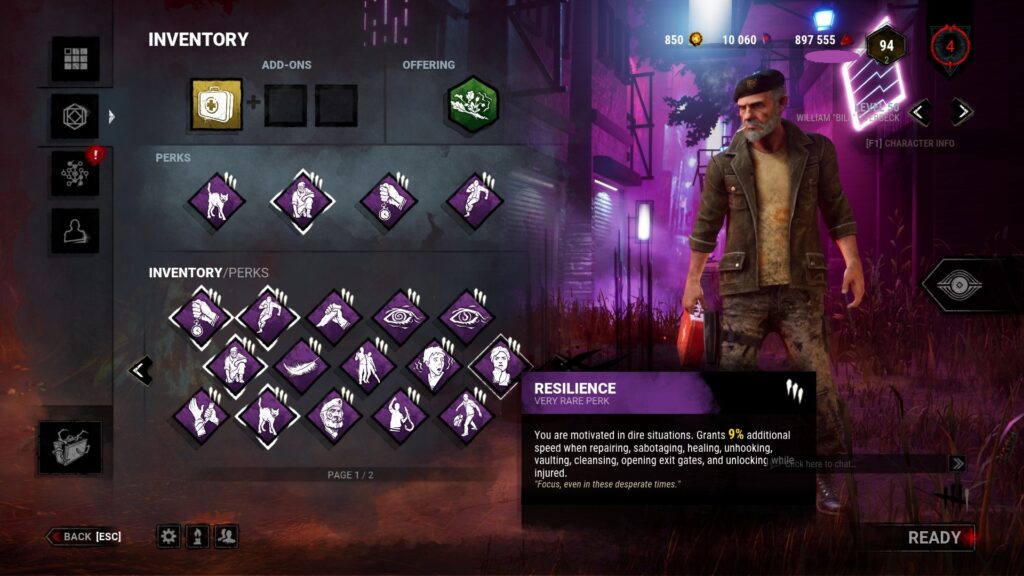Viewport: 1024px width, 576px height.
Task: Switch to the character silhouette tab
Action: click(x=76, y=231)
